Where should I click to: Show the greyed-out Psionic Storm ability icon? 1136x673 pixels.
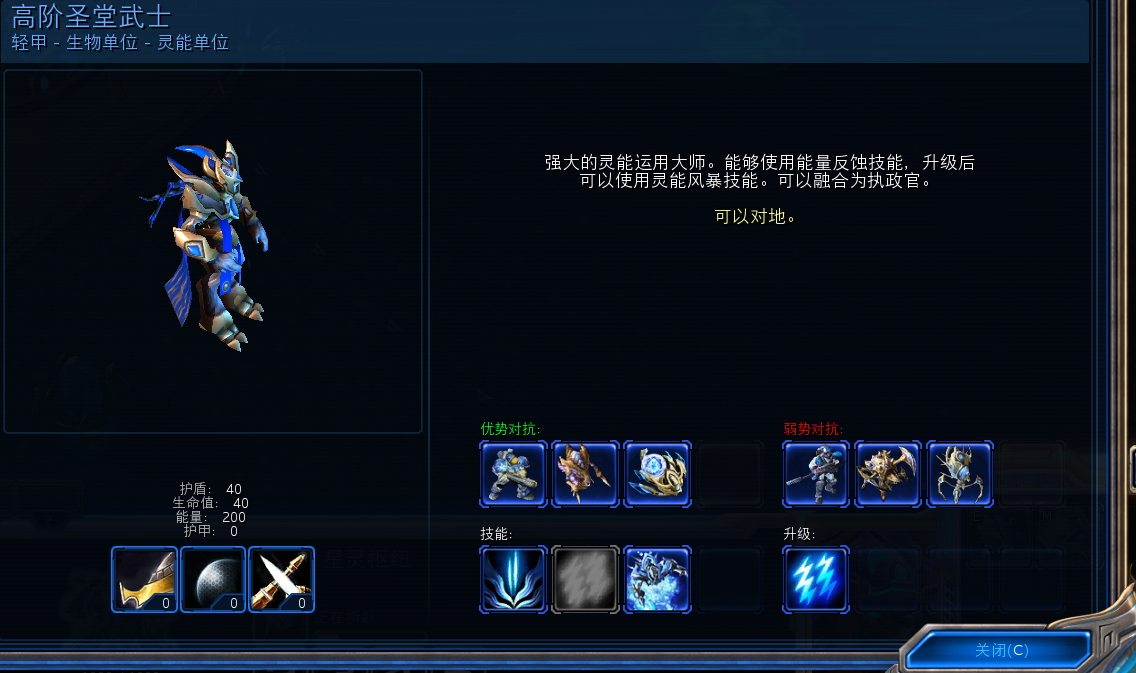585,579
